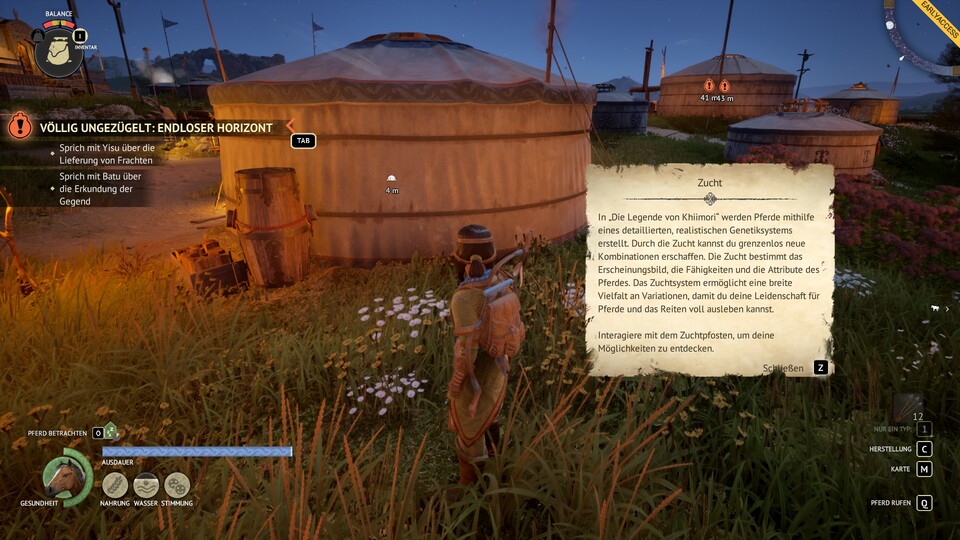Open the Karte map

924,469
